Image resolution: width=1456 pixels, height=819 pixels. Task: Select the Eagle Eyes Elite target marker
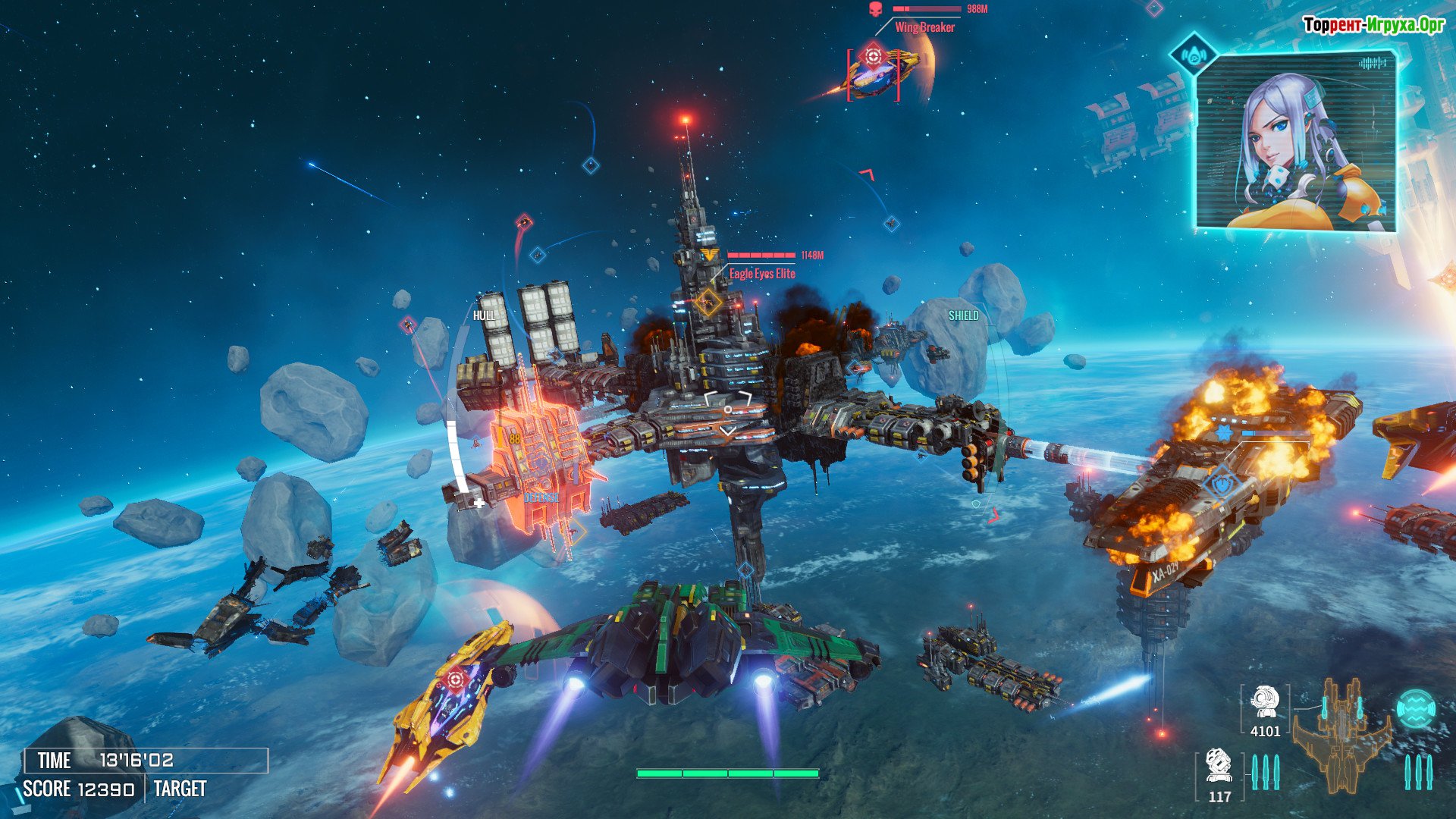coord(708,302)
